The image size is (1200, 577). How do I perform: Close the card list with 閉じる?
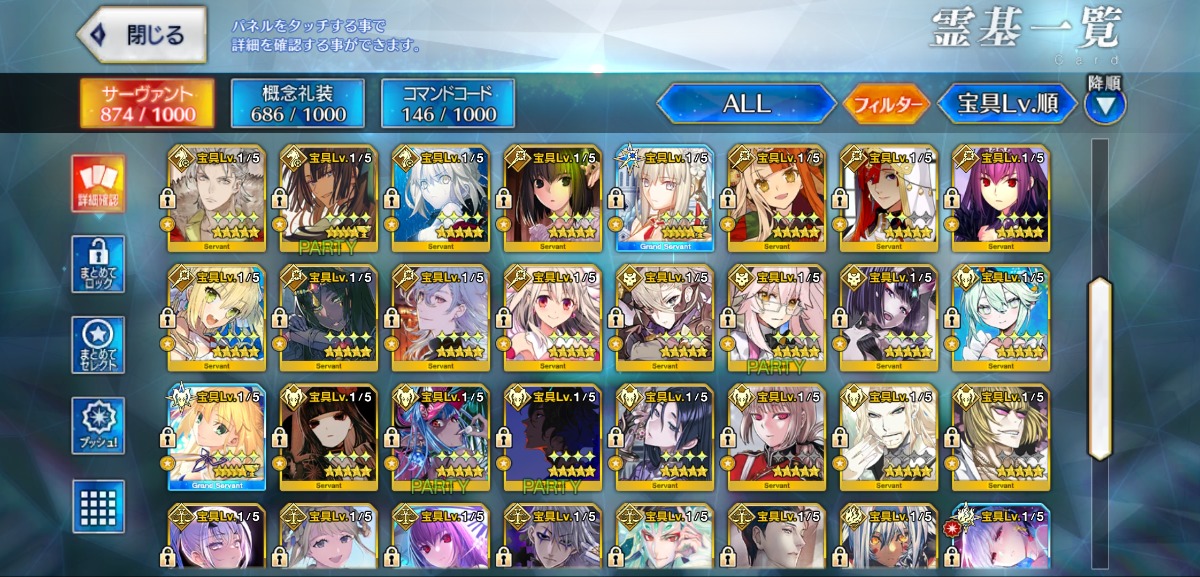[142, 36]
